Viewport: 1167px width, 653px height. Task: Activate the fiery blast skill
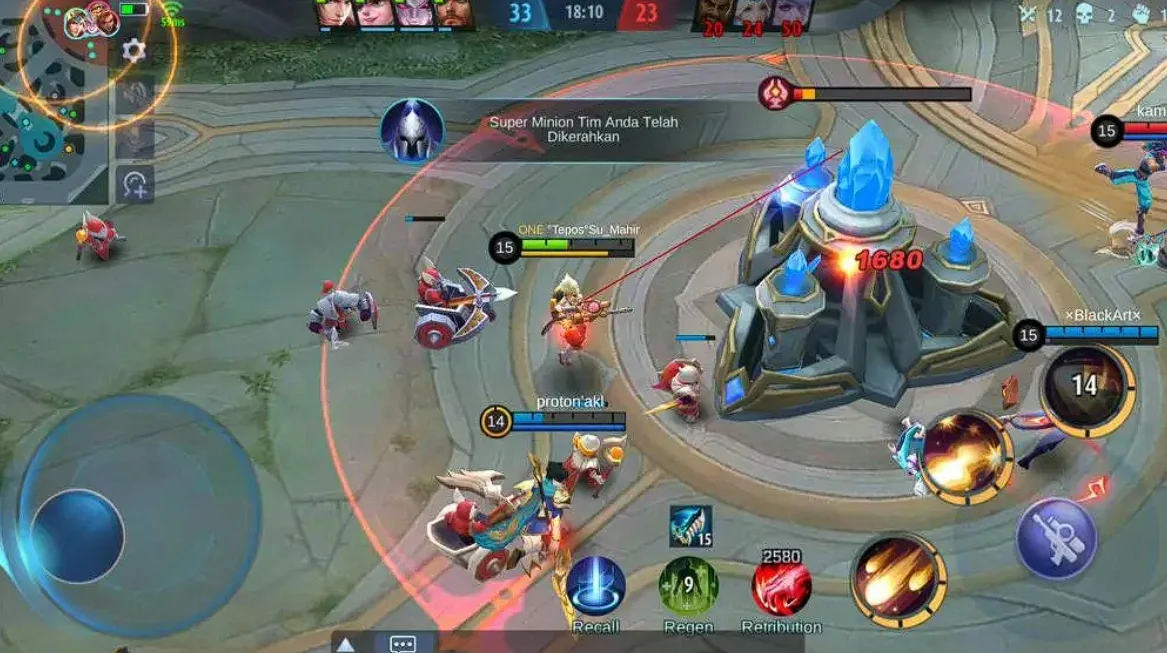pos(966,456)
